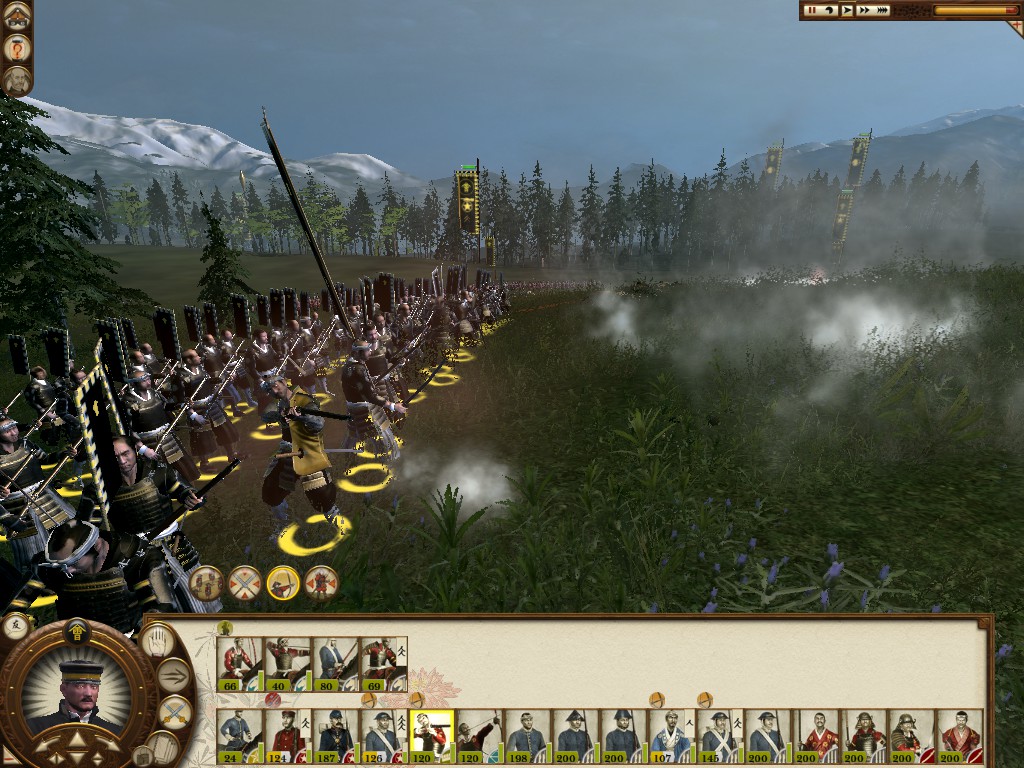Image resolution: width=1024 pixels, height=768 pixels.
Task: Switch to double fast-forward speed
Action: [864, 10]
